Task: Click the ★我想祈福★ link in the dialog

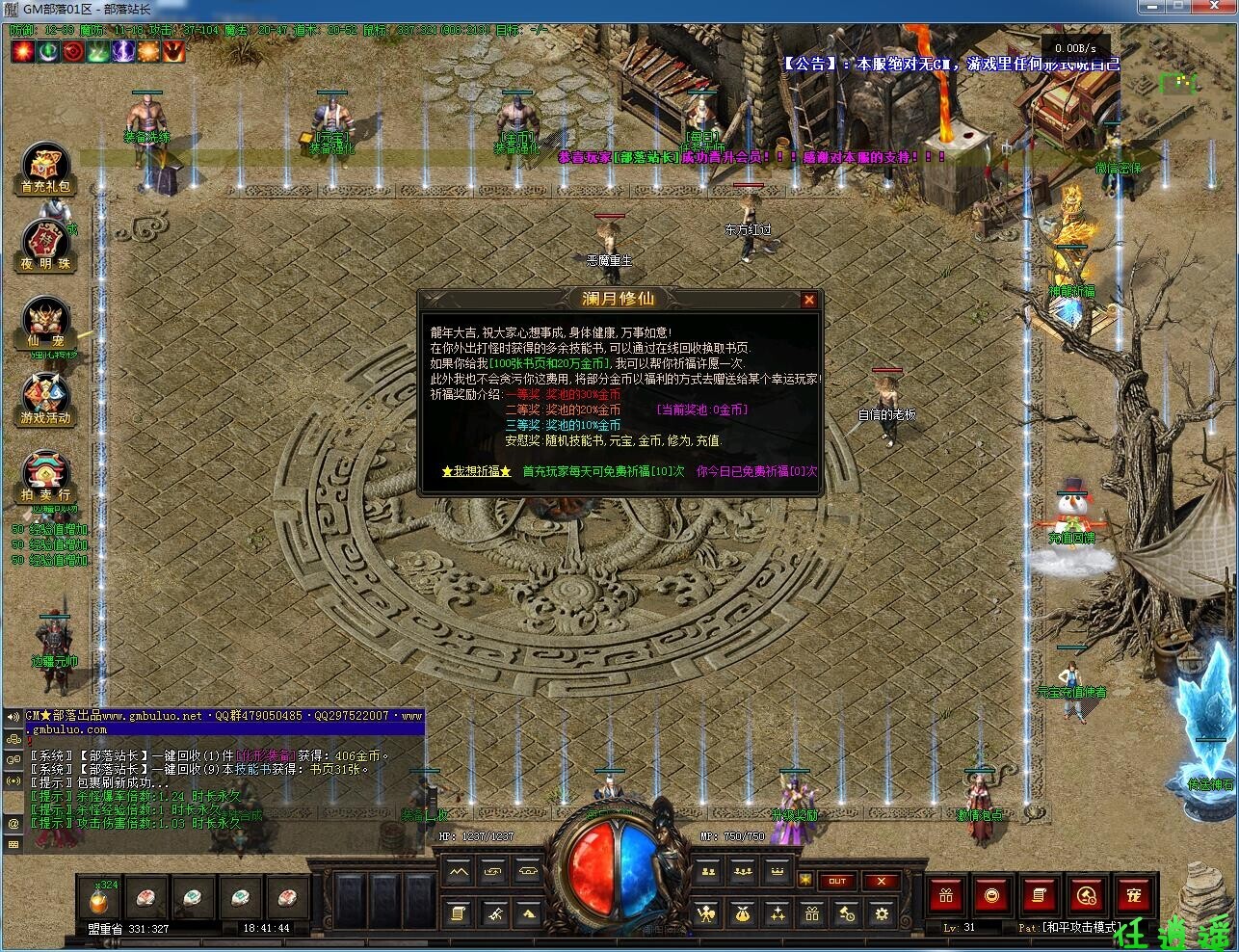Action: coord(475,471)
